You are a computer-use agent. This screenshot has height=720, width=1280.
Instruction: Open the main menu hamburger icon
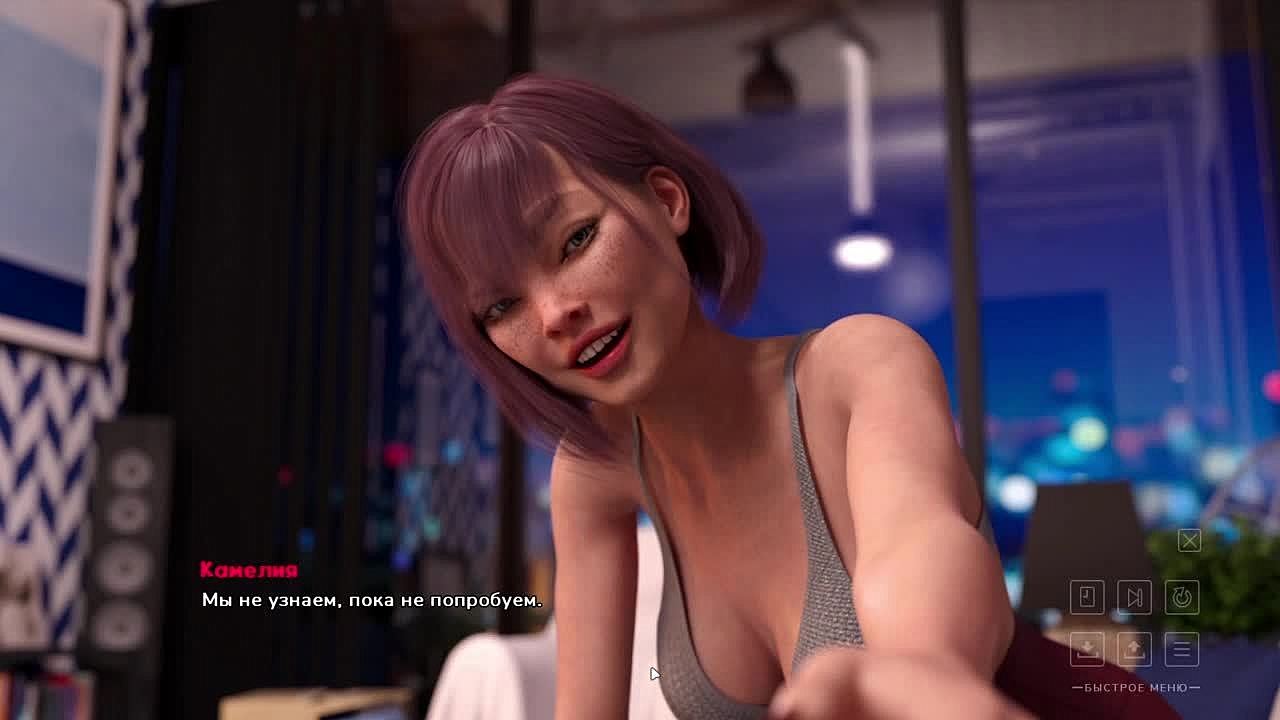[x=1182, y=649]
